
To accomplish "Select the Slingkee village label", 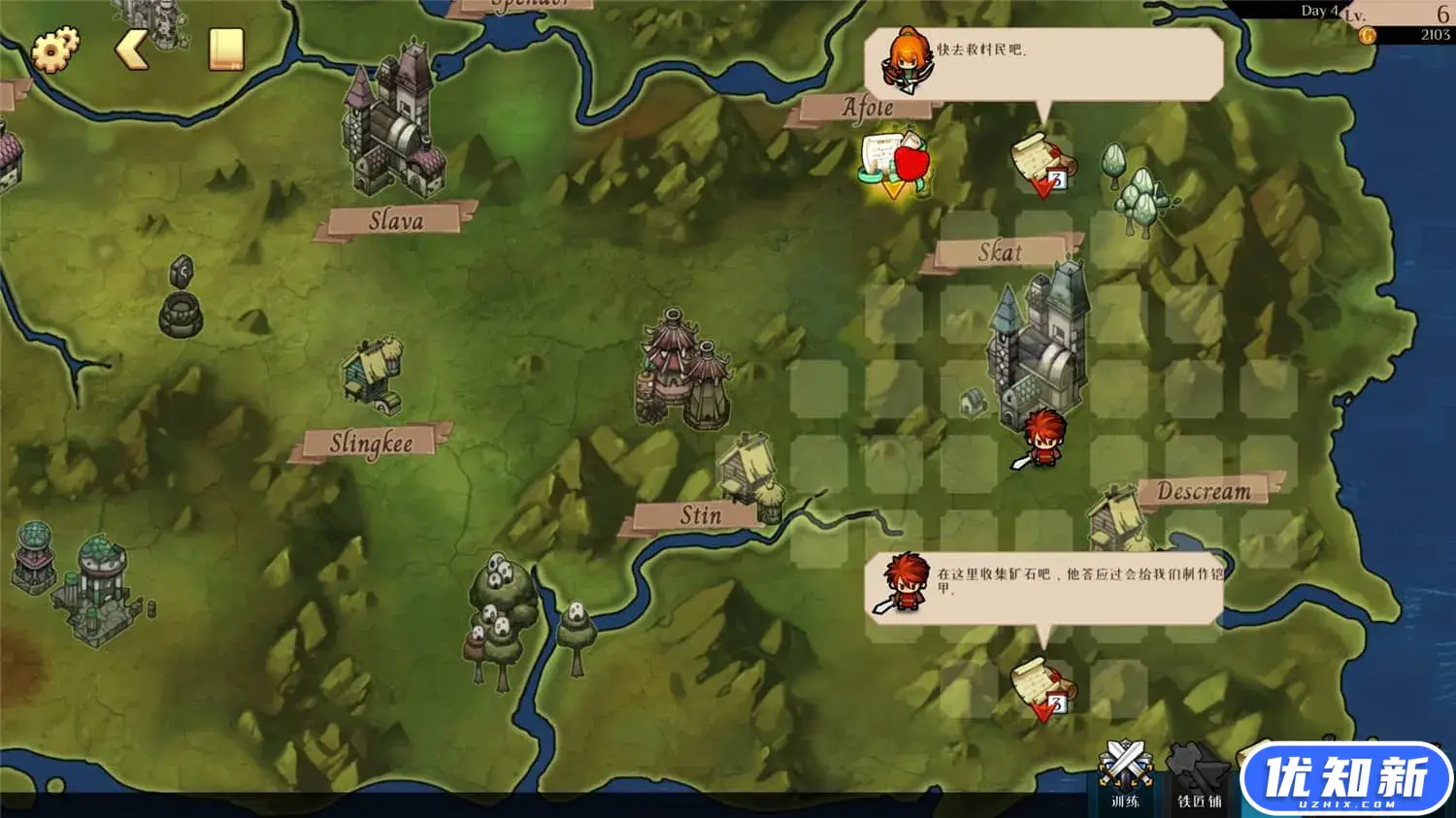I will click(371, 443).
